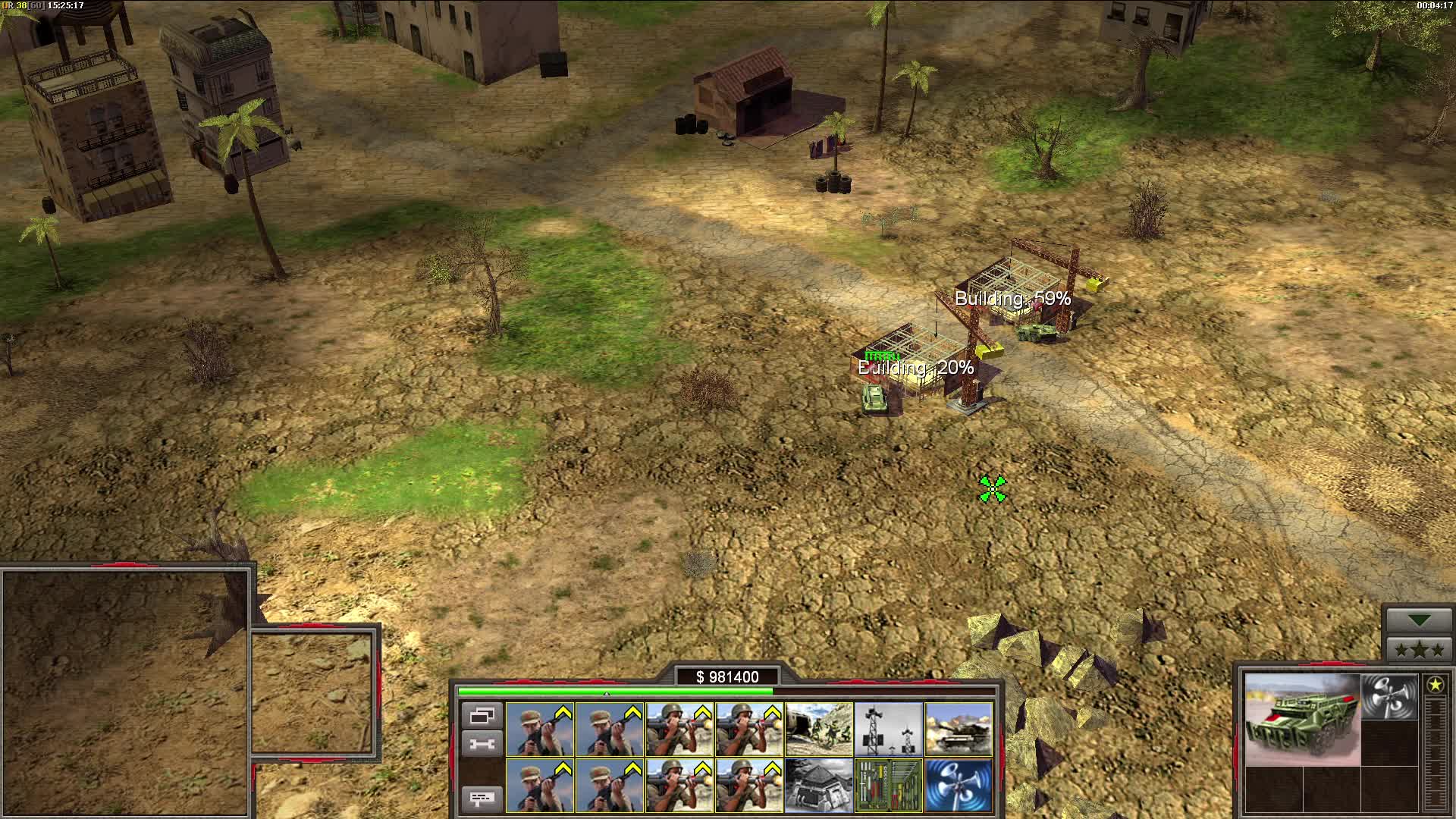Image resolution: width=1456 pixels, height=819 pixels.
Task: Toggle the overlapping-windows button left of the unit grid
Action: [x=482, y=717]
